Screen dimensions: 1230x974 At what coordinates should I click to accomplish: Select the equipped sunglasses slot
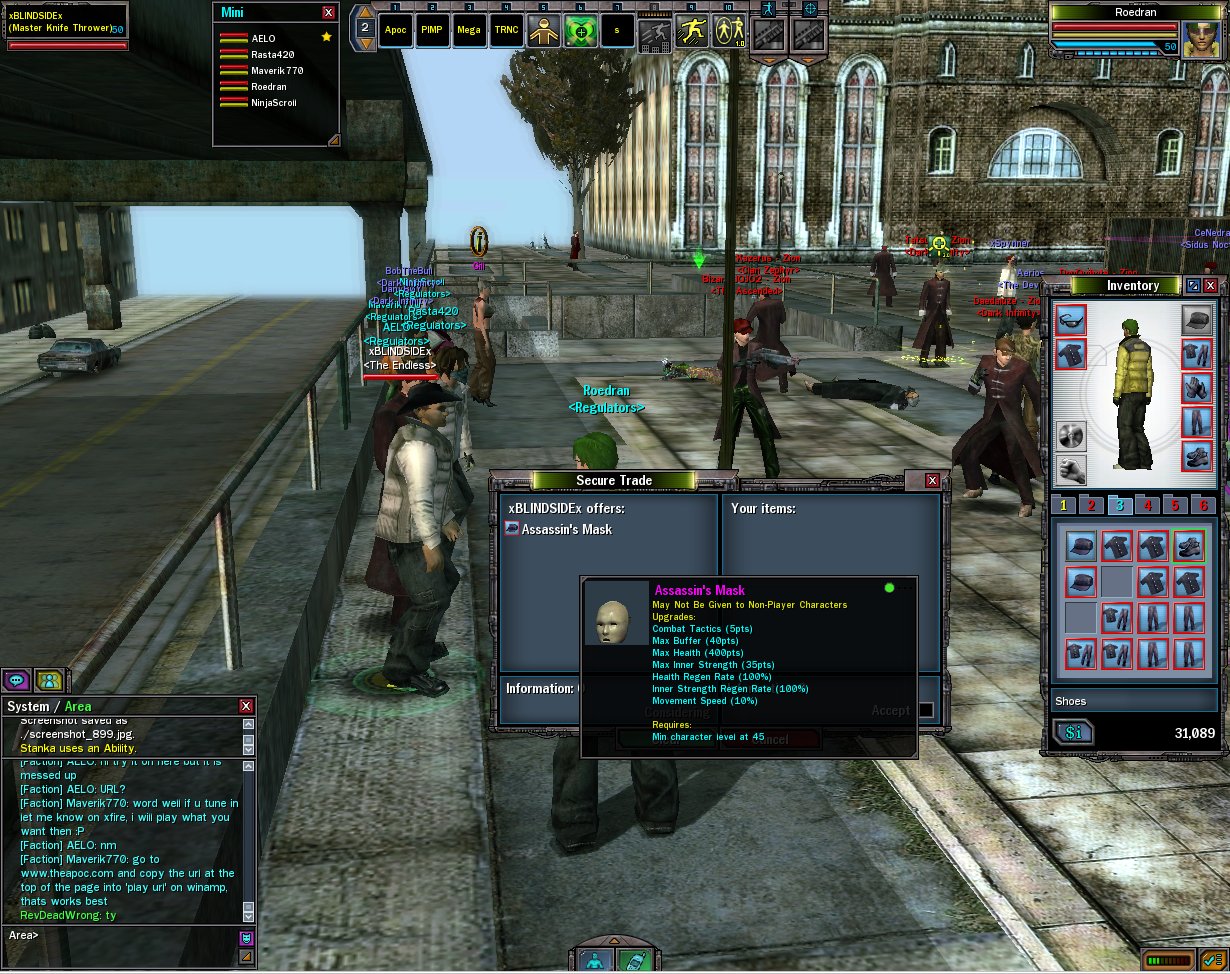1071,321
